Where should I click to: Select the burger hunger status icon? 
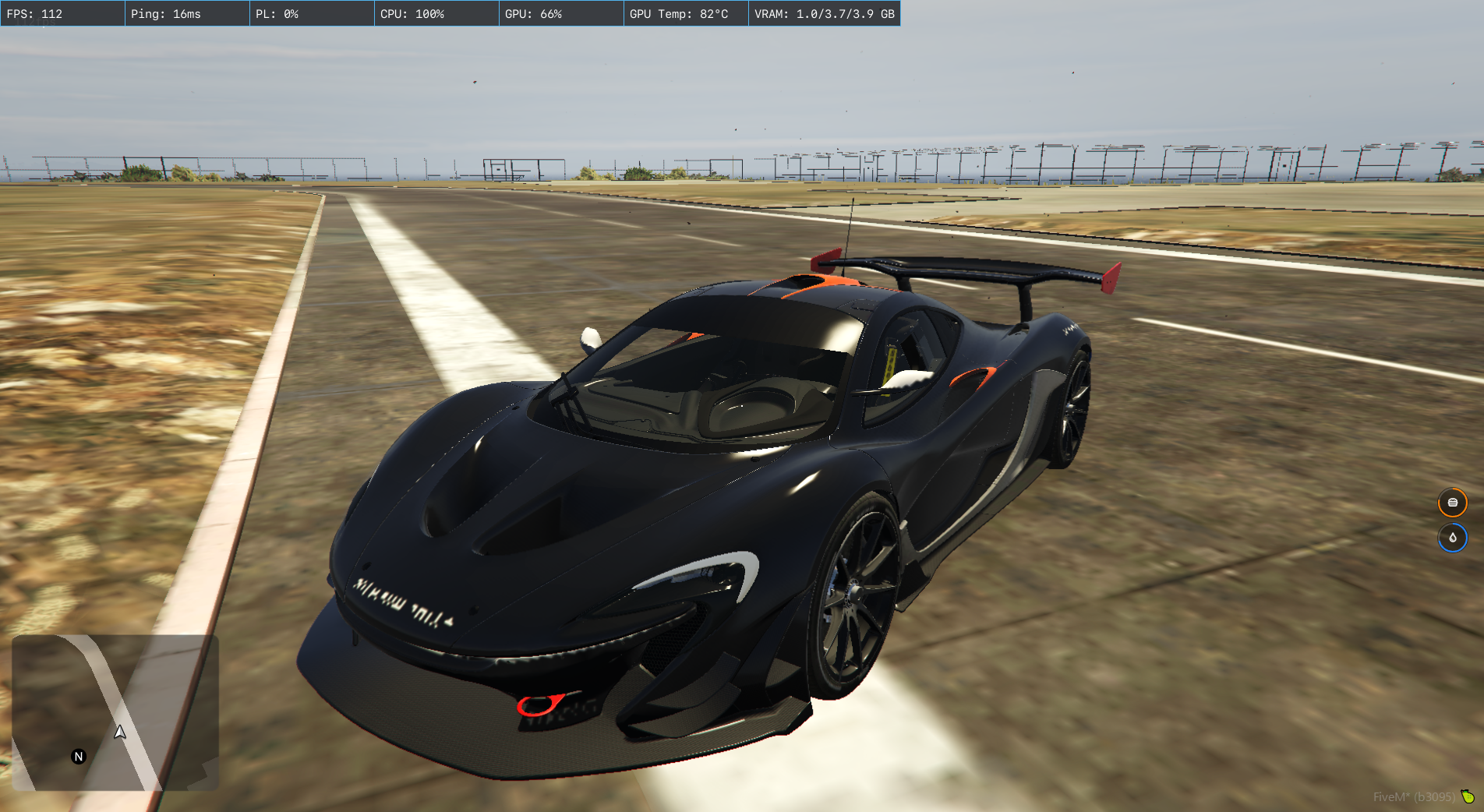1452,503
